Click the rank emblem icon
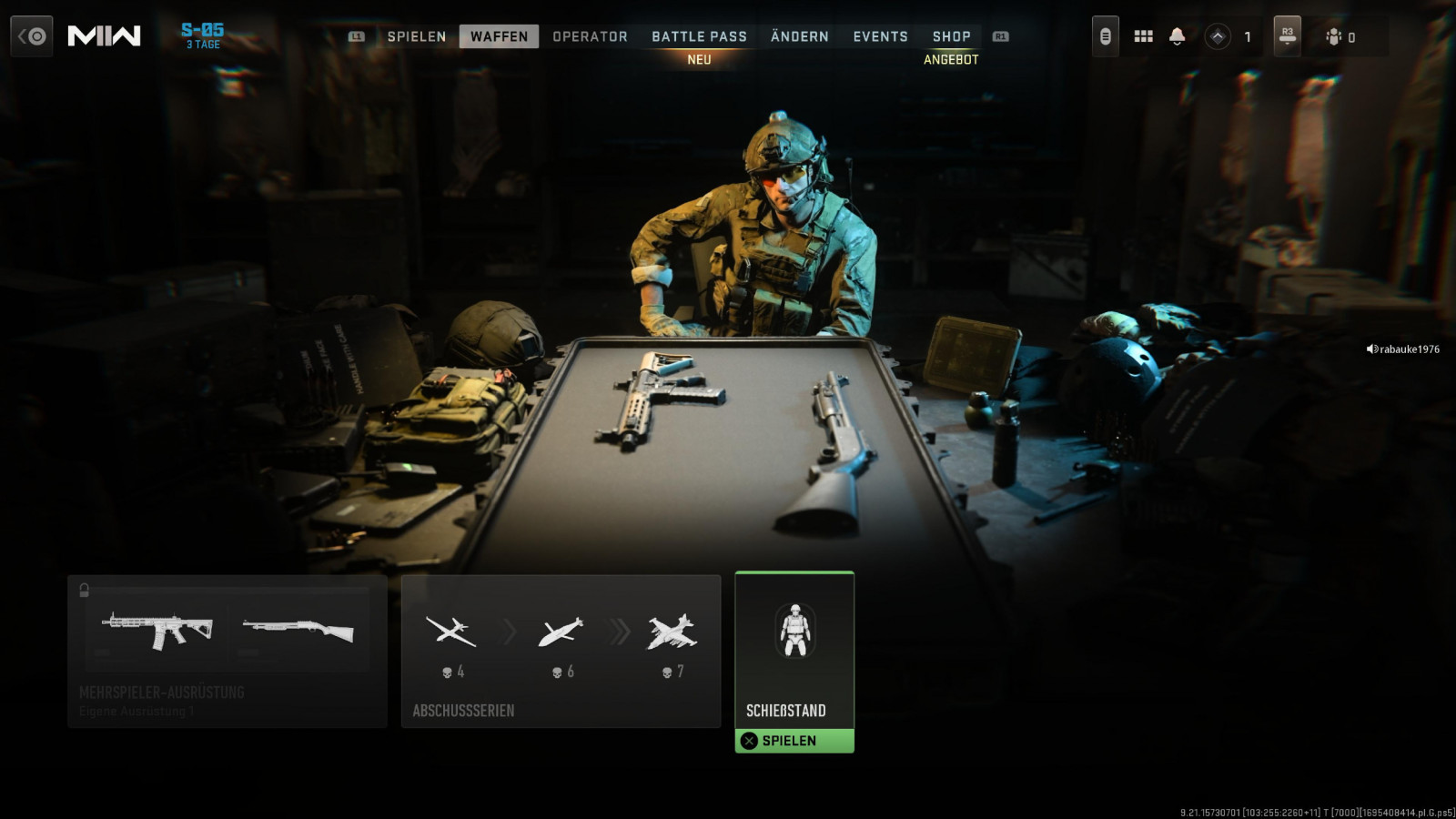This screenshot has width=1456, height=819. pyautogui.click(x=1218, y=36)
